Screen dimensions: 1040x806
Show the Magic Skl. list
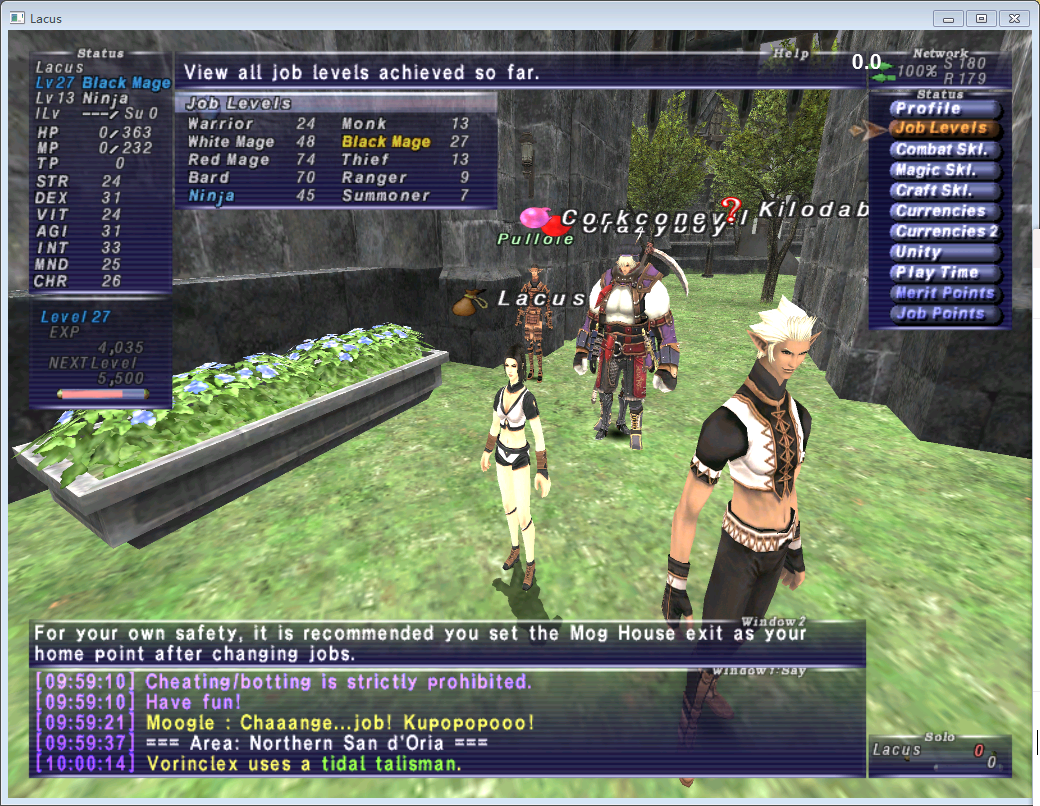click(945, 170)
